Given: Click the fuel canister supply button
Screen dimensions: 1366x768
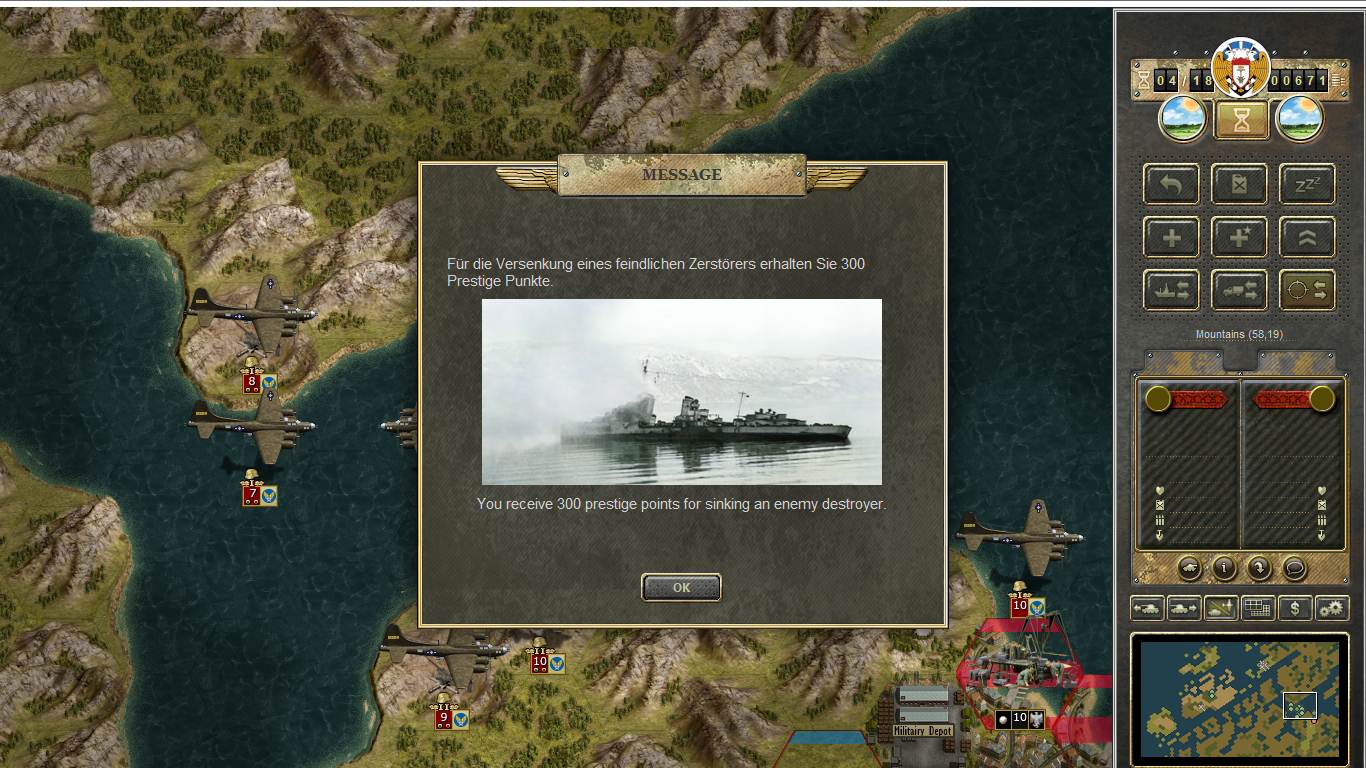Looking at the screenshot, I should [x=1239, y=184].
